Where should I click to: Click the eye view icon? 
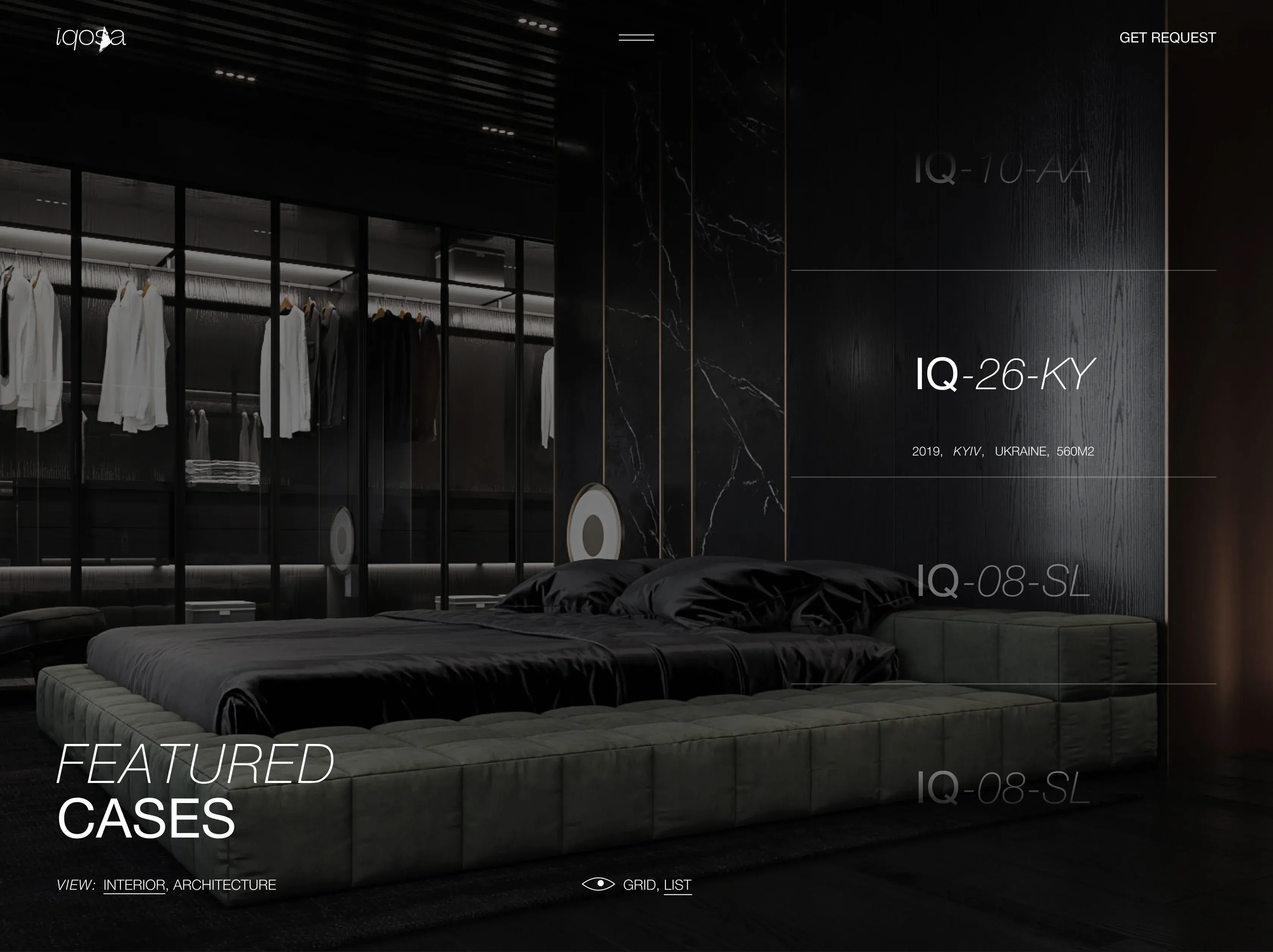(598, 883)
